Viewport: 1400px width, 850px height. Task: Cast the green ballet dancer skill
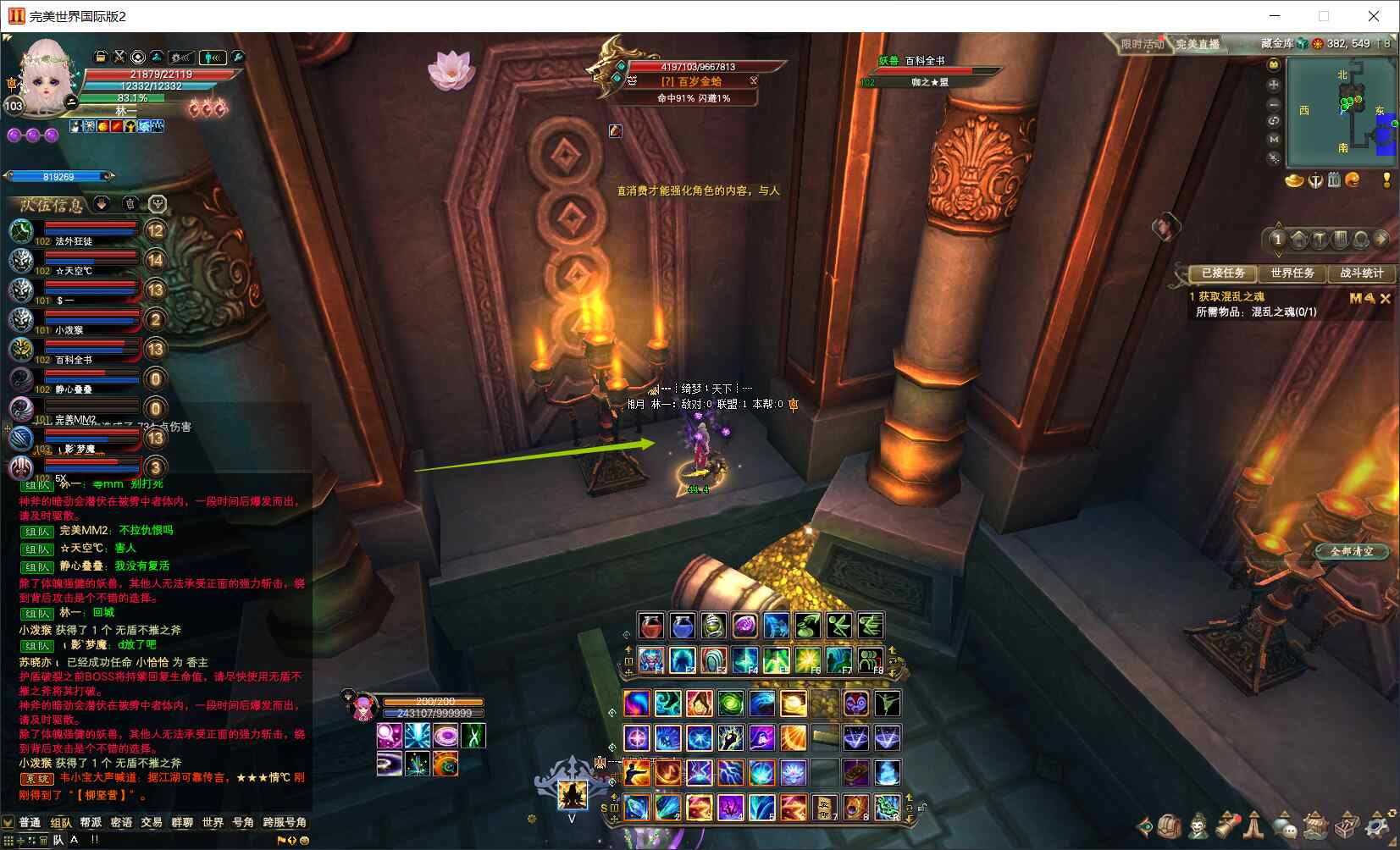[x=887, y=704]
